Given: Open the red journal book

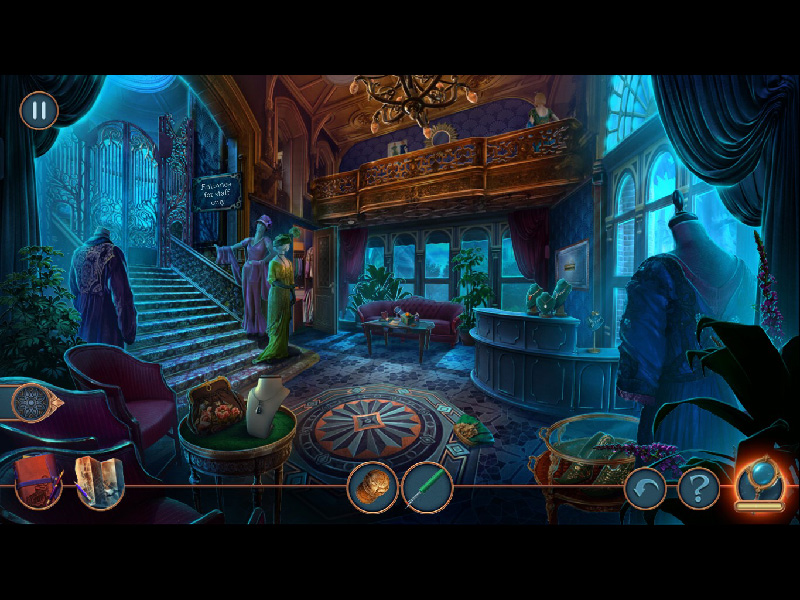Looking at the screenshot, I should pyautogui.click(x=38, y=482).
